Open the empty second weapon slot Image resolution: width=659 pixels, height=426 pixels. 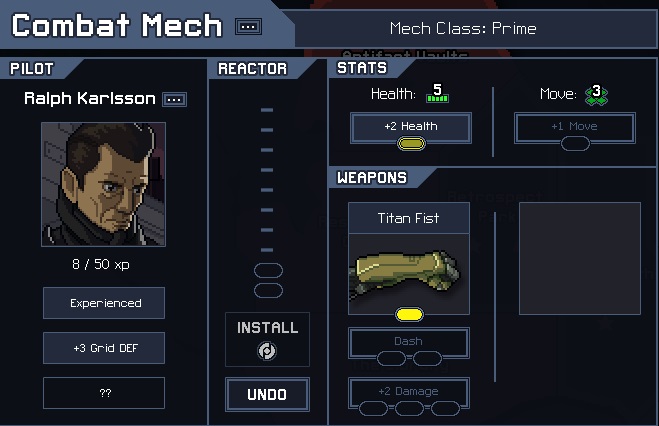(579, 258)
